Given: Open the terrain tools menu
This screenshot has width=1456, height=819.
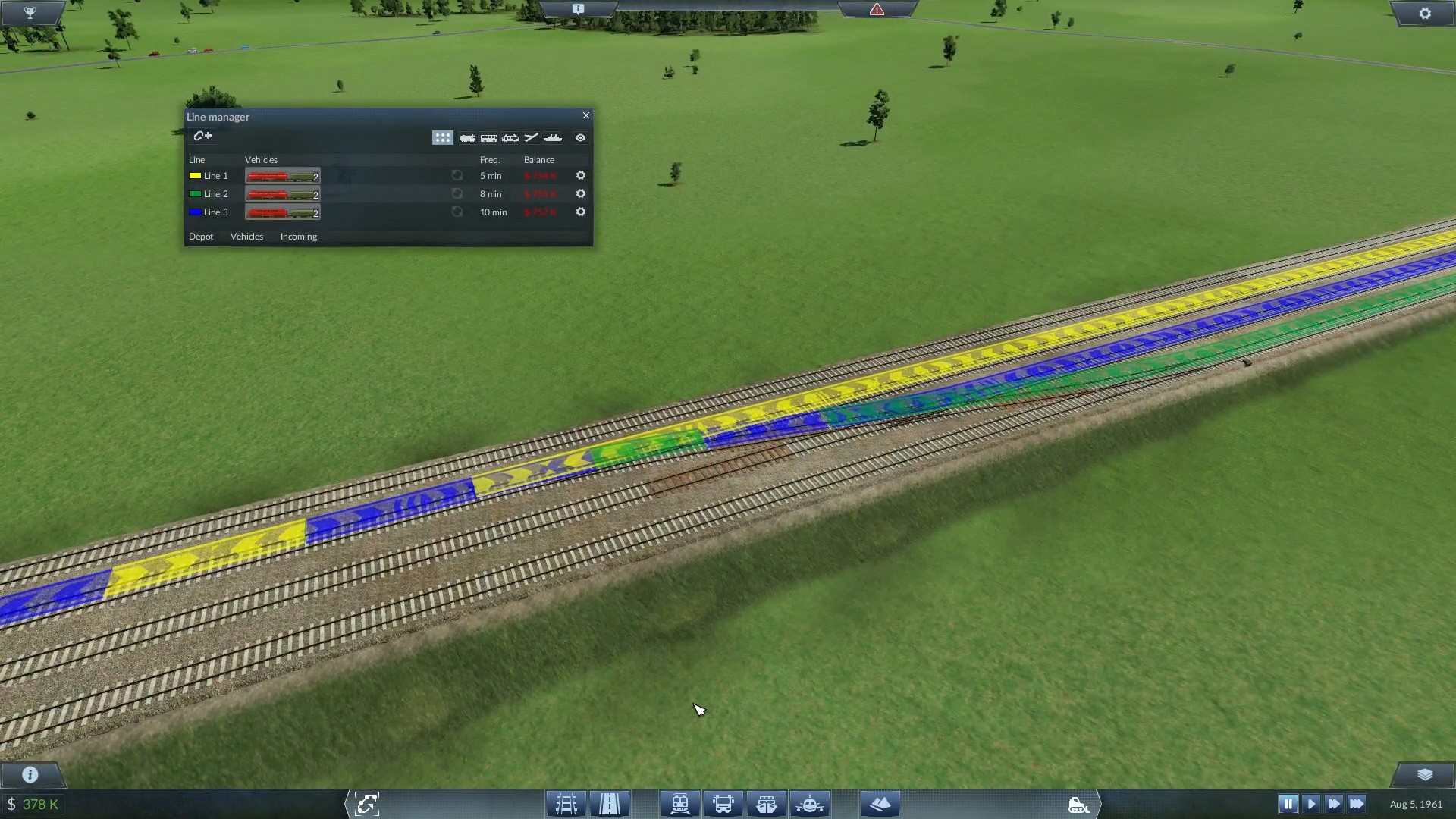Looking at the screenshot, I should (x=880, y=804).
